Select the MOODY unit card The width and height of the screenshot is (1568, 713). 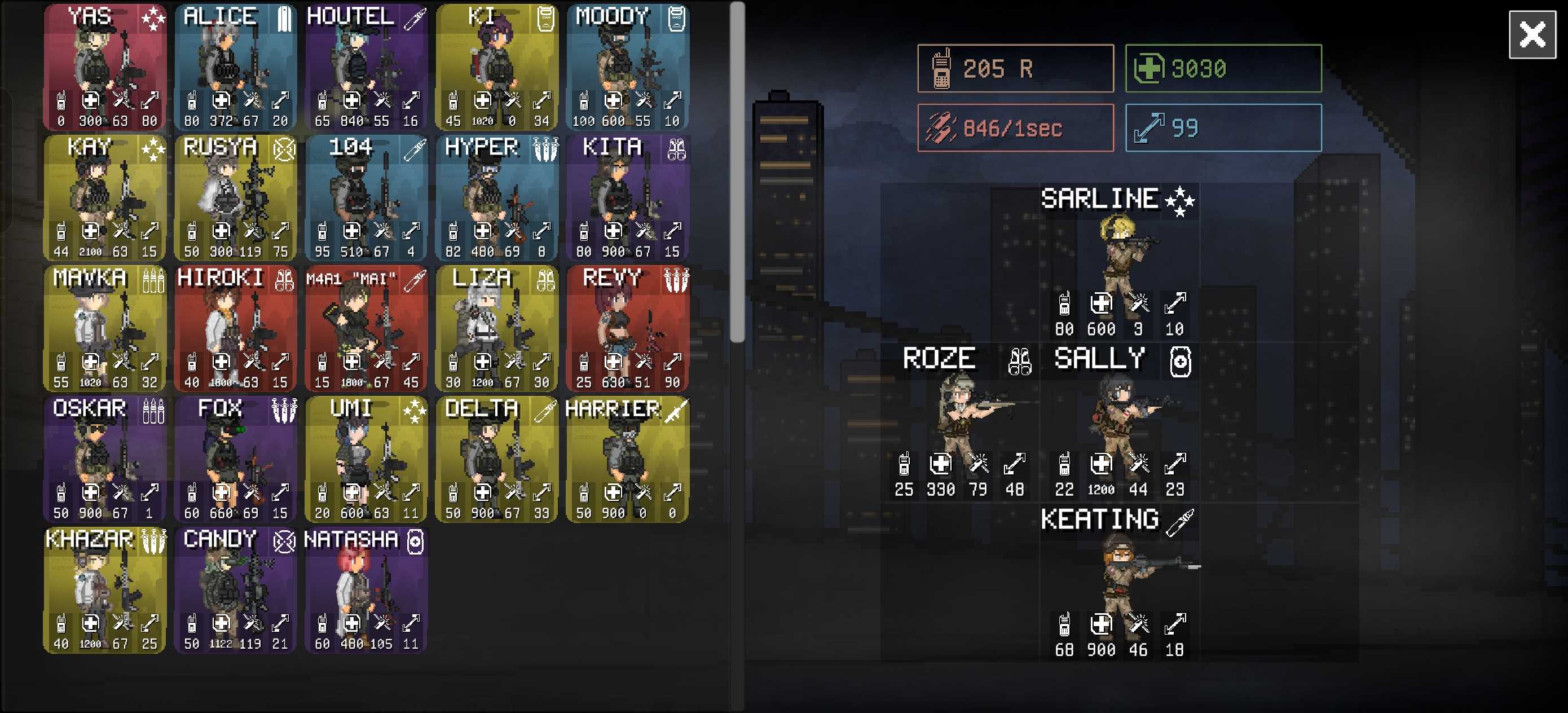pos(628,67)
